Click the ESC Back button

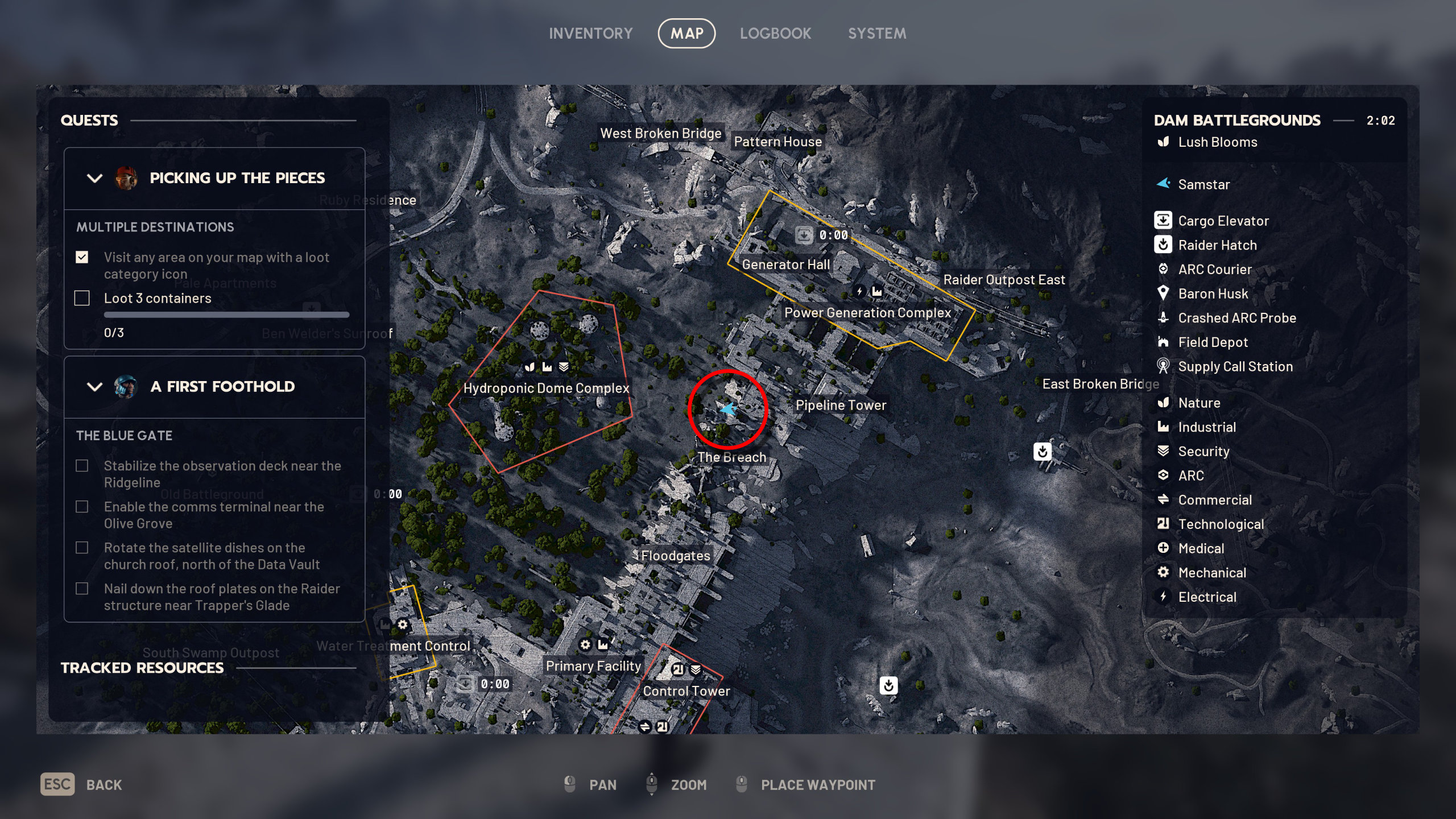pos(81,784)
